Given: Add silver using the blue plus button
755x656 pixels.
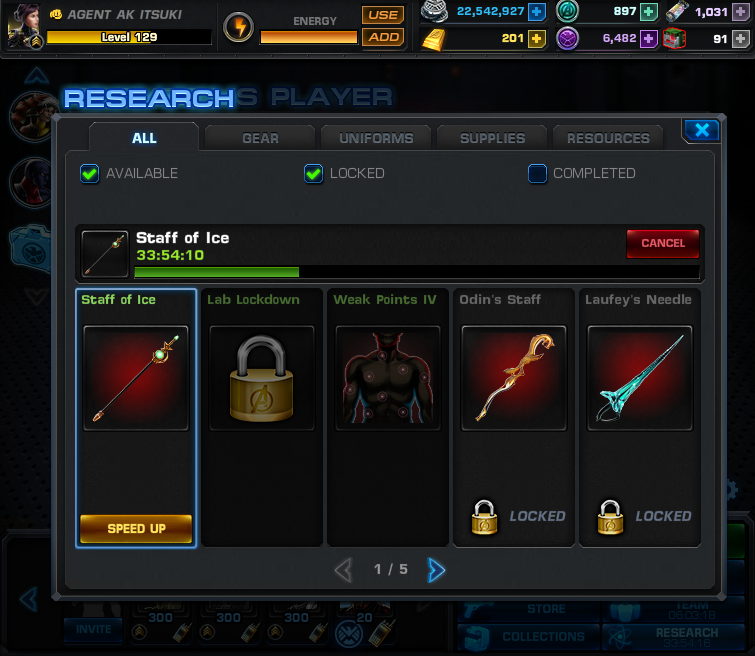Looking at the screenshot, I should click(537, 12).
